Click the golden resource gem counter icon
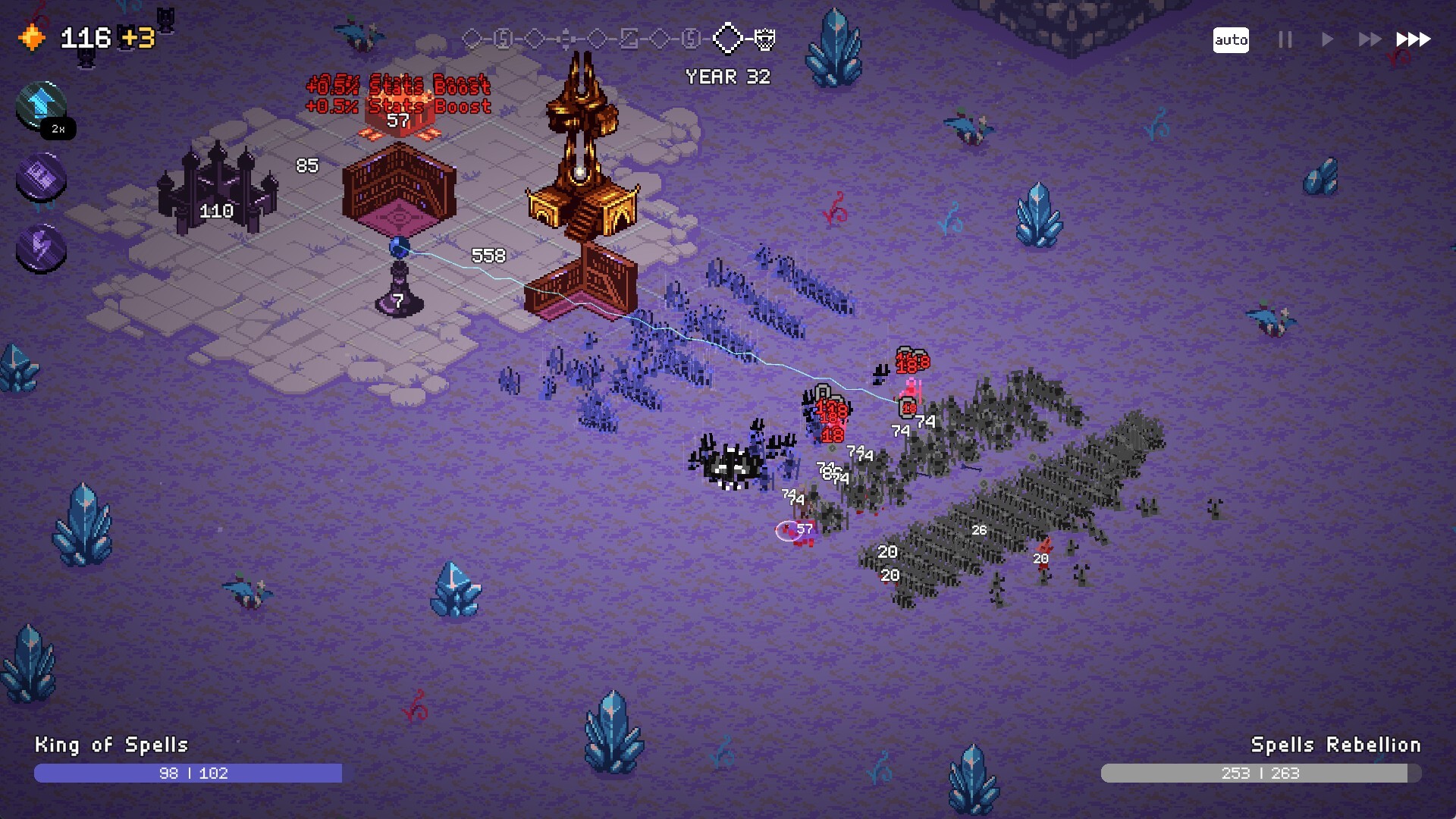 pyautogui.click(x=31, y=35)
